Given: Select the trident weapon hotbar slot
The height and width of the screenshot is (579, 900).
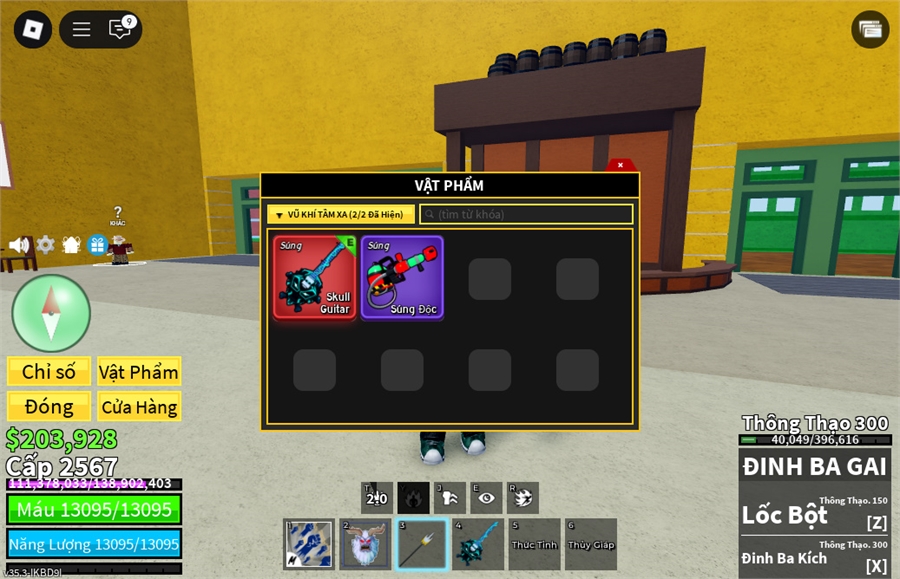Looking at the screenshot, I should (x=421, y=545).
